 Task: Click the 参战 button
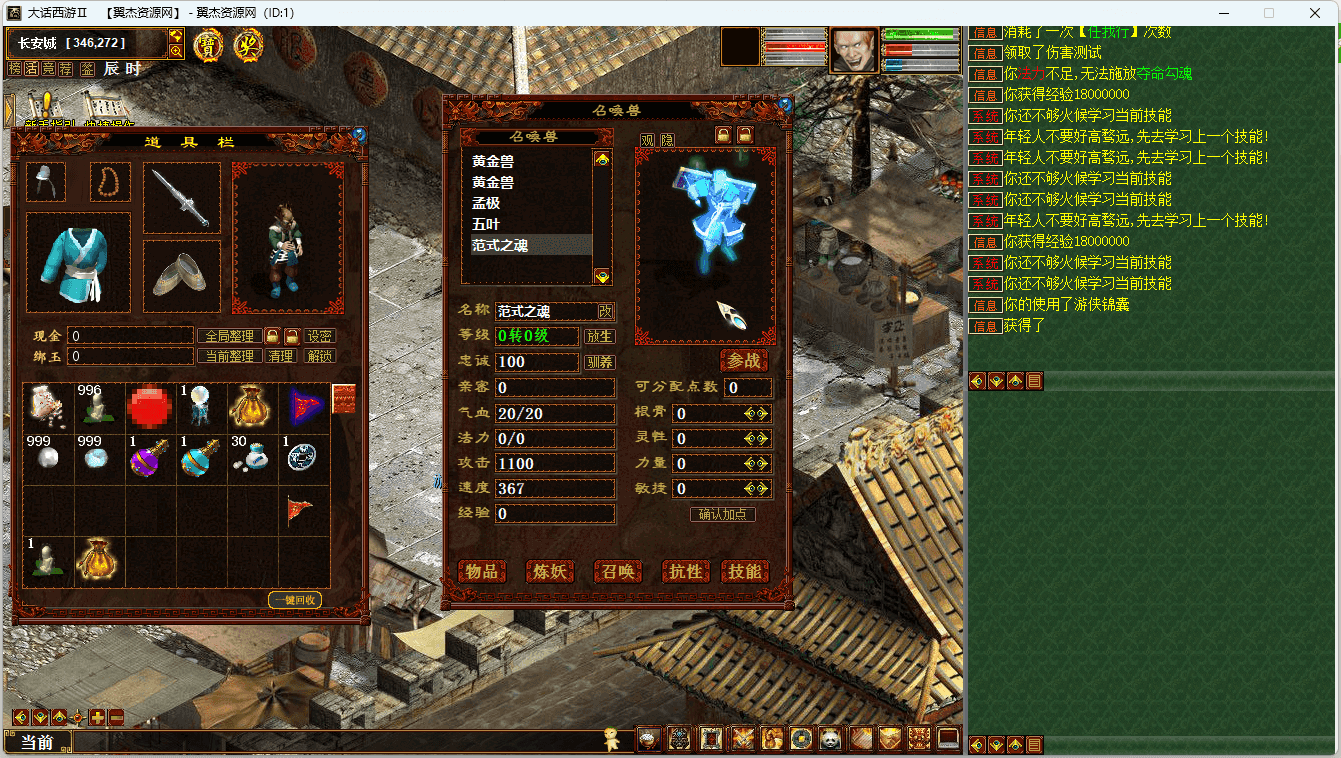coord(744,361)
